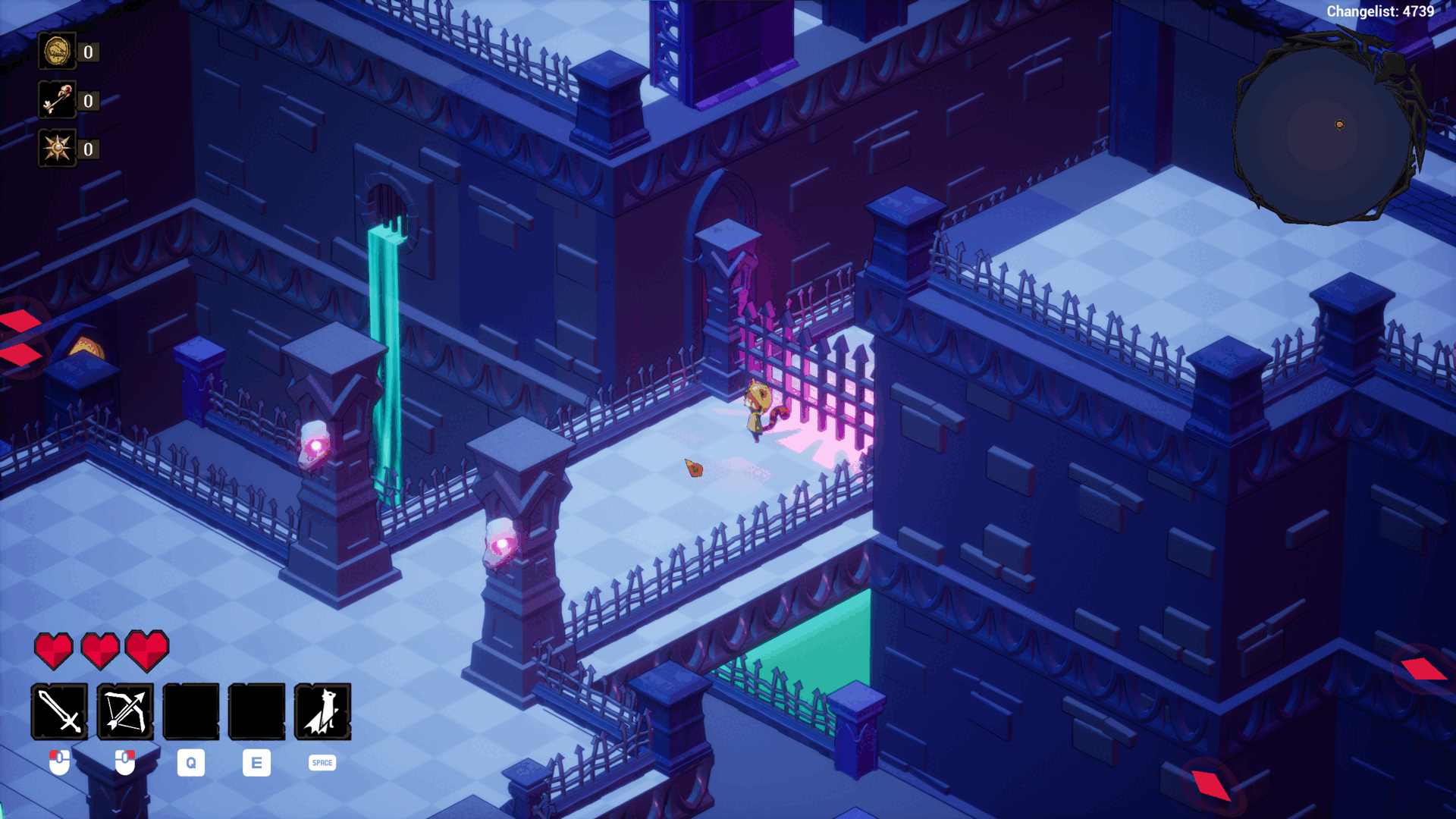
Task: Click the first red heart in the health bar
Action: tap(54, 651)
